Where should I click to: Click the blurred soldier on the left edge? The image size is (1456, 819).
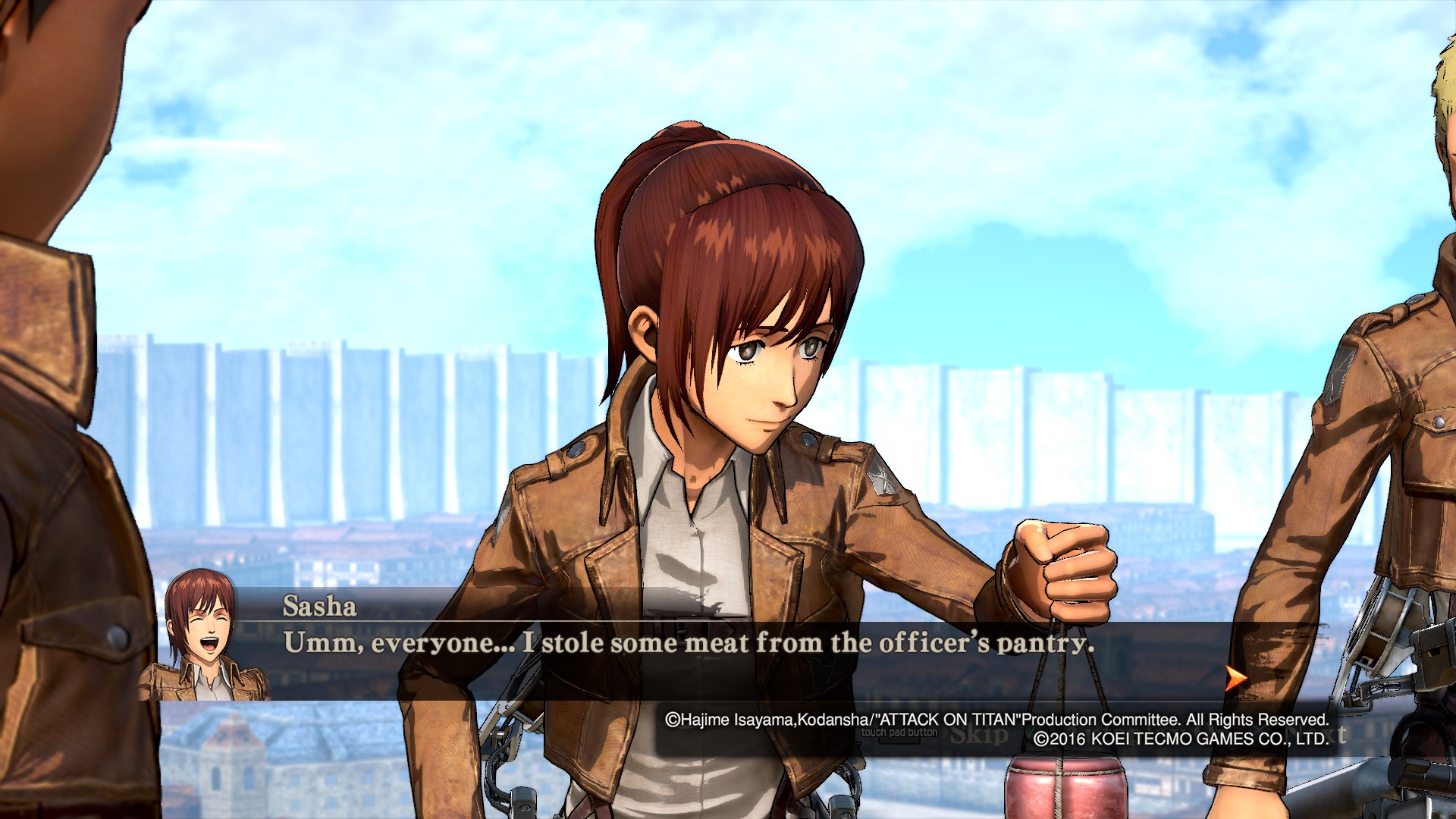[x=61, y=303]
